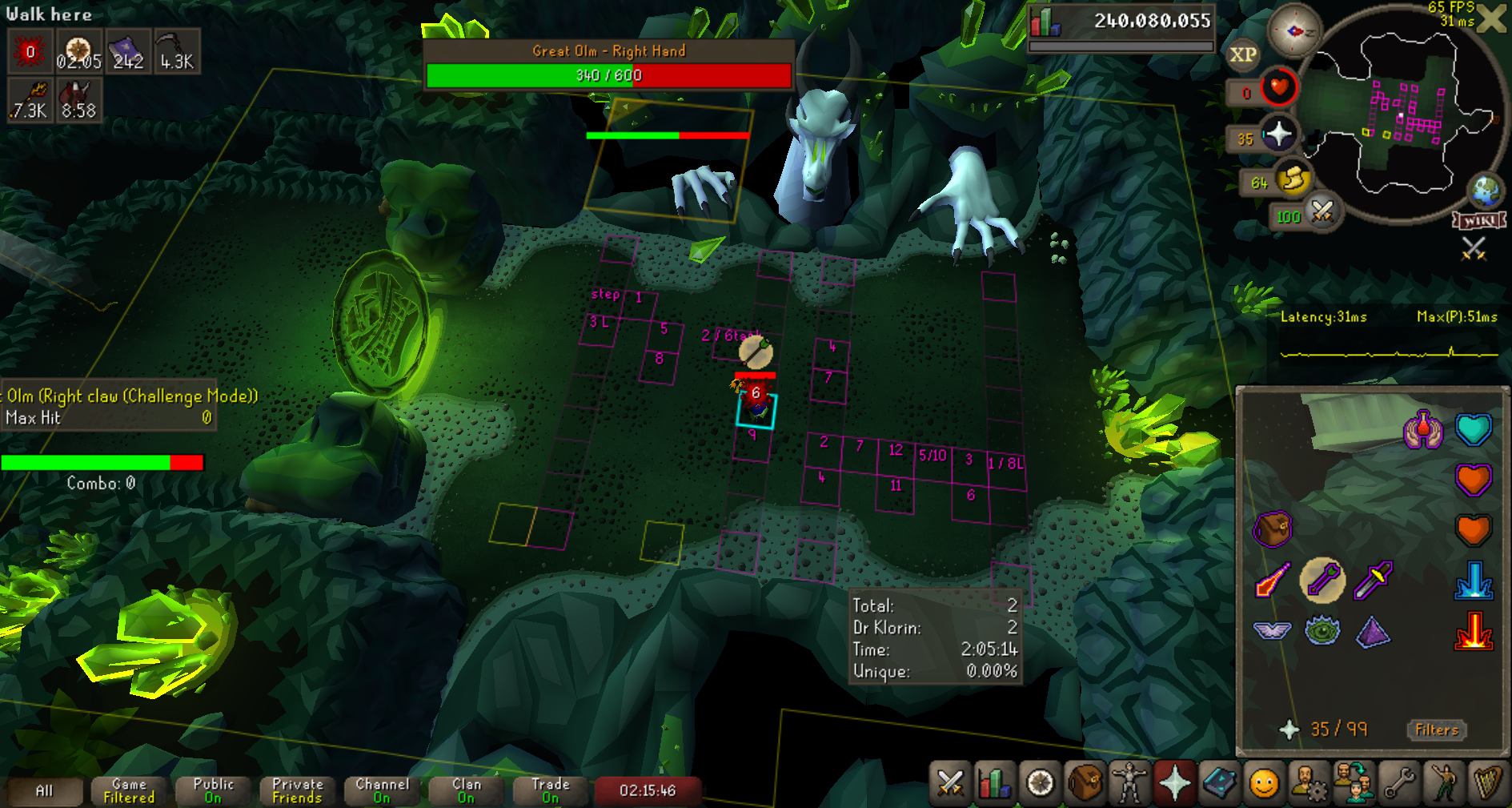
Task: Activate the Preserve prayer
Action: [1374, 631]
